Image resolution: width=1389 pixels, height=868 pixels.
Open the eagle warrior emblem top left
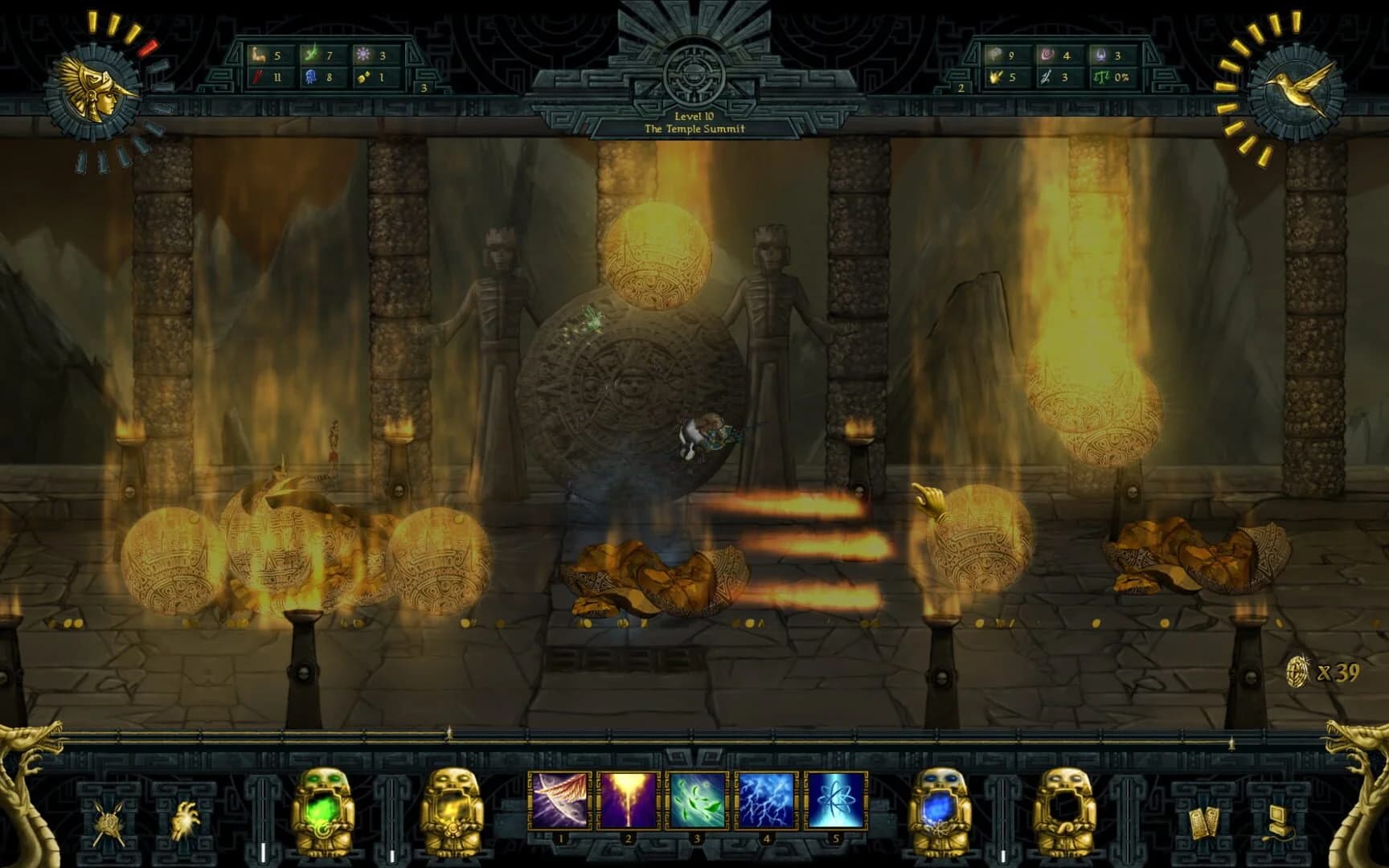(x=92, y=87)
